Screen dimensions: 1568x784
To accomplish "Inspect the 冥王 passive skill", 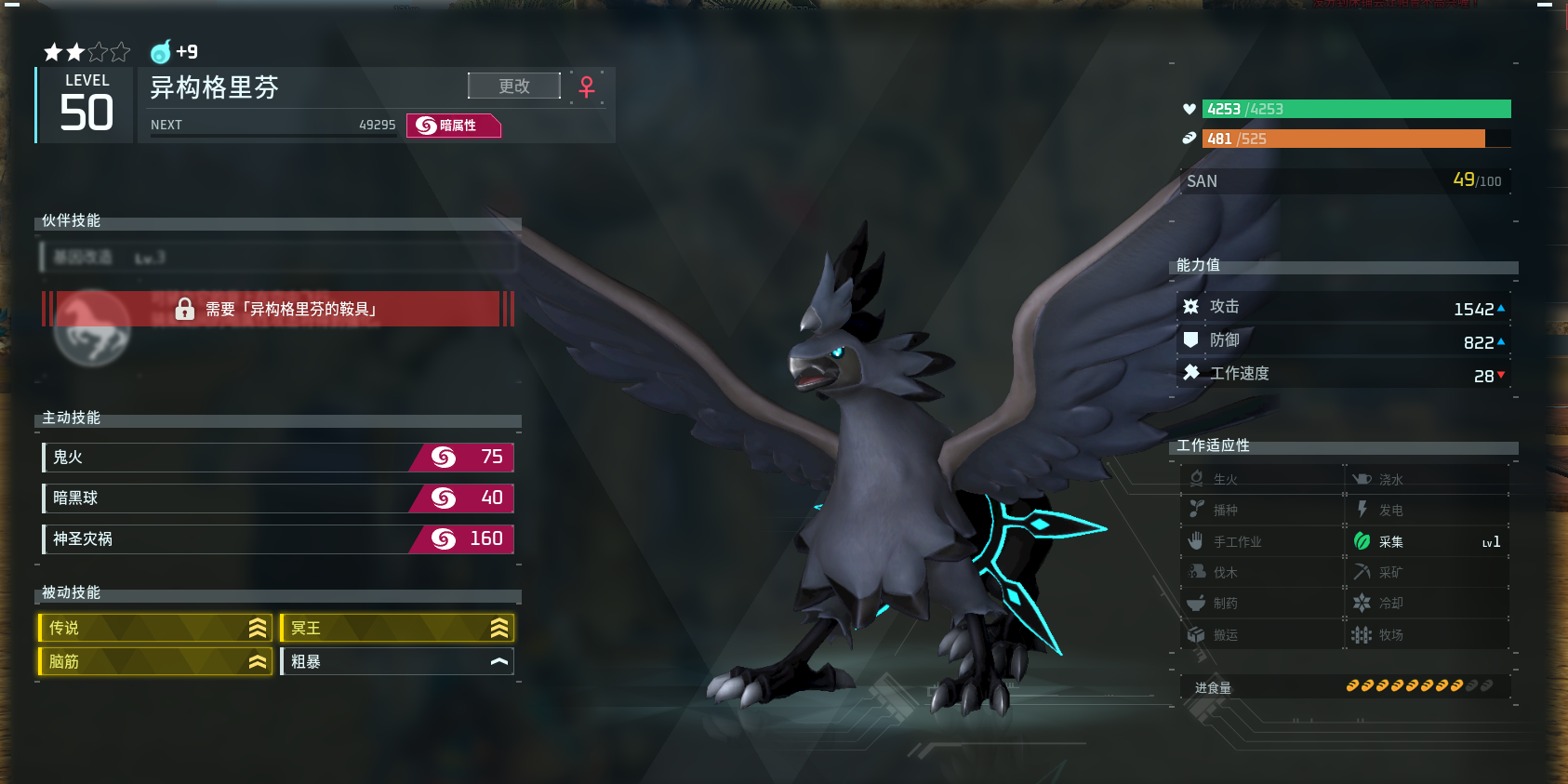I will (397, 628).
